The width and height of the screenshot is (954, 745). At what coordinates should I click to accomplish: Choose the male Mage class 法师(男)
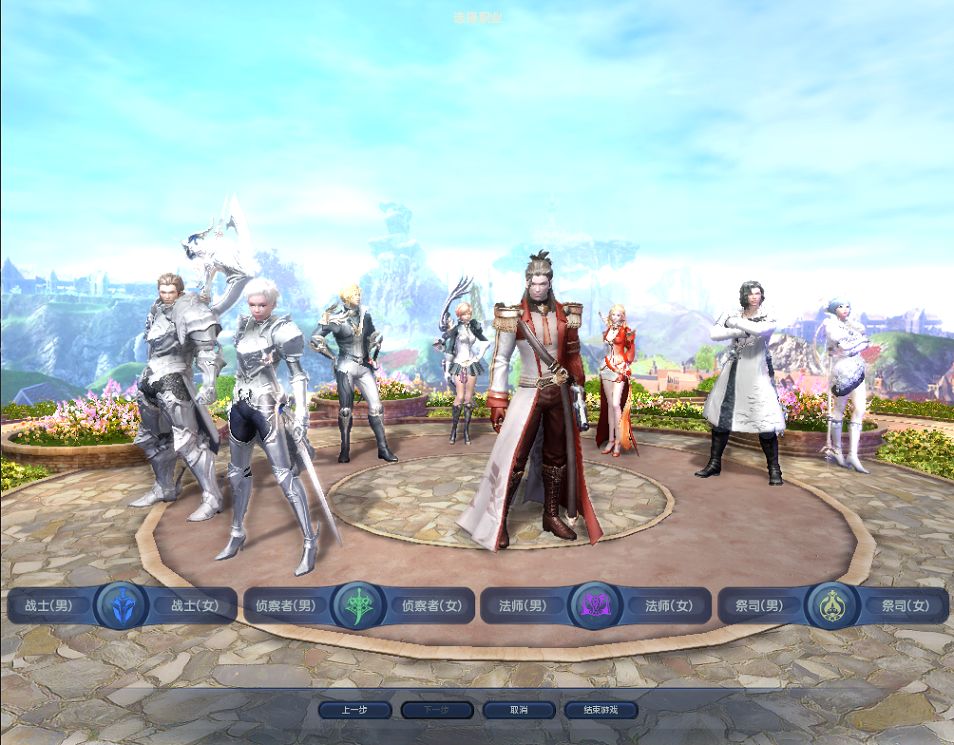[523, 606]
